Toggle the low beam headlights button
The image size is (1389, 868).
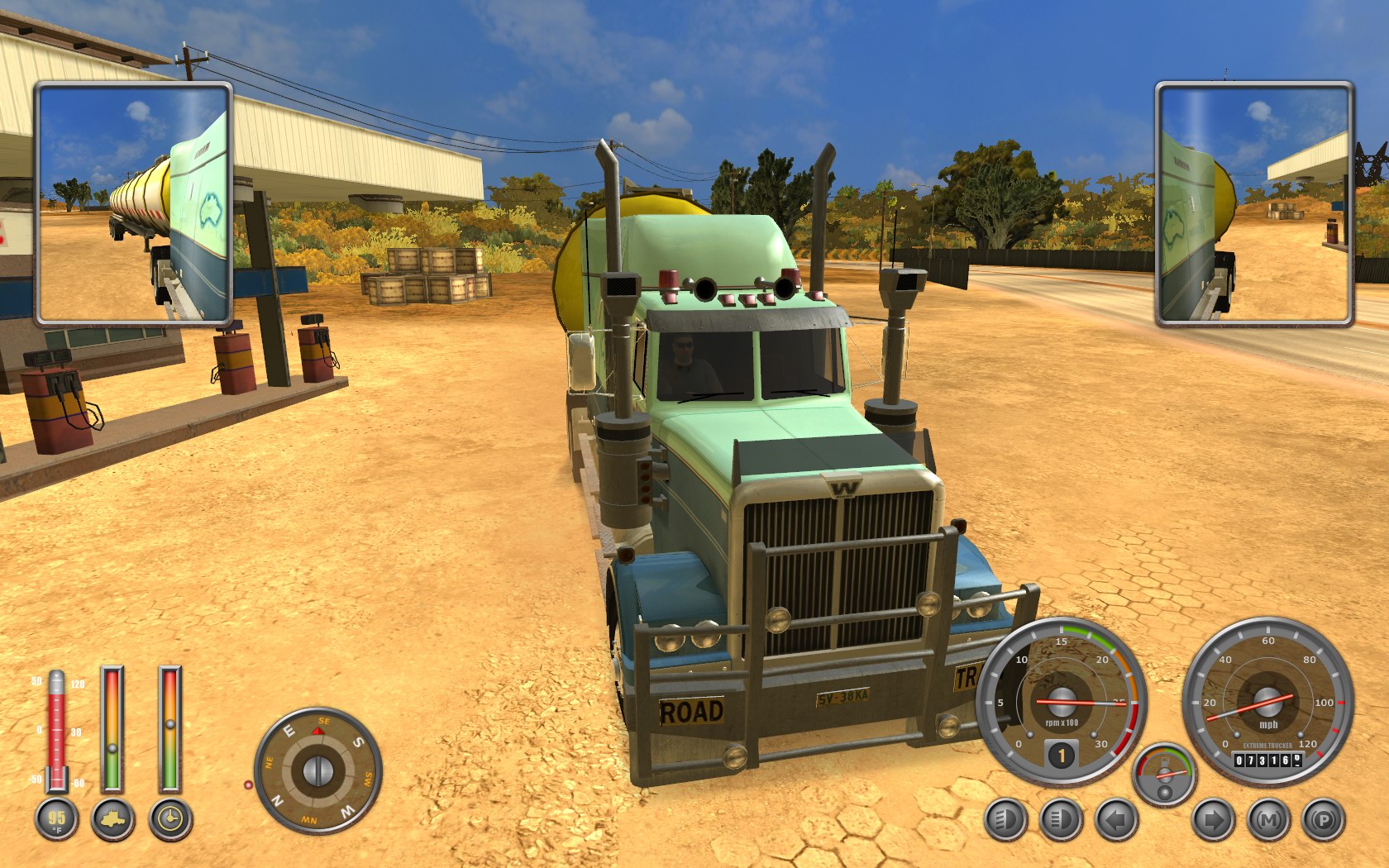pos(1007,820)
